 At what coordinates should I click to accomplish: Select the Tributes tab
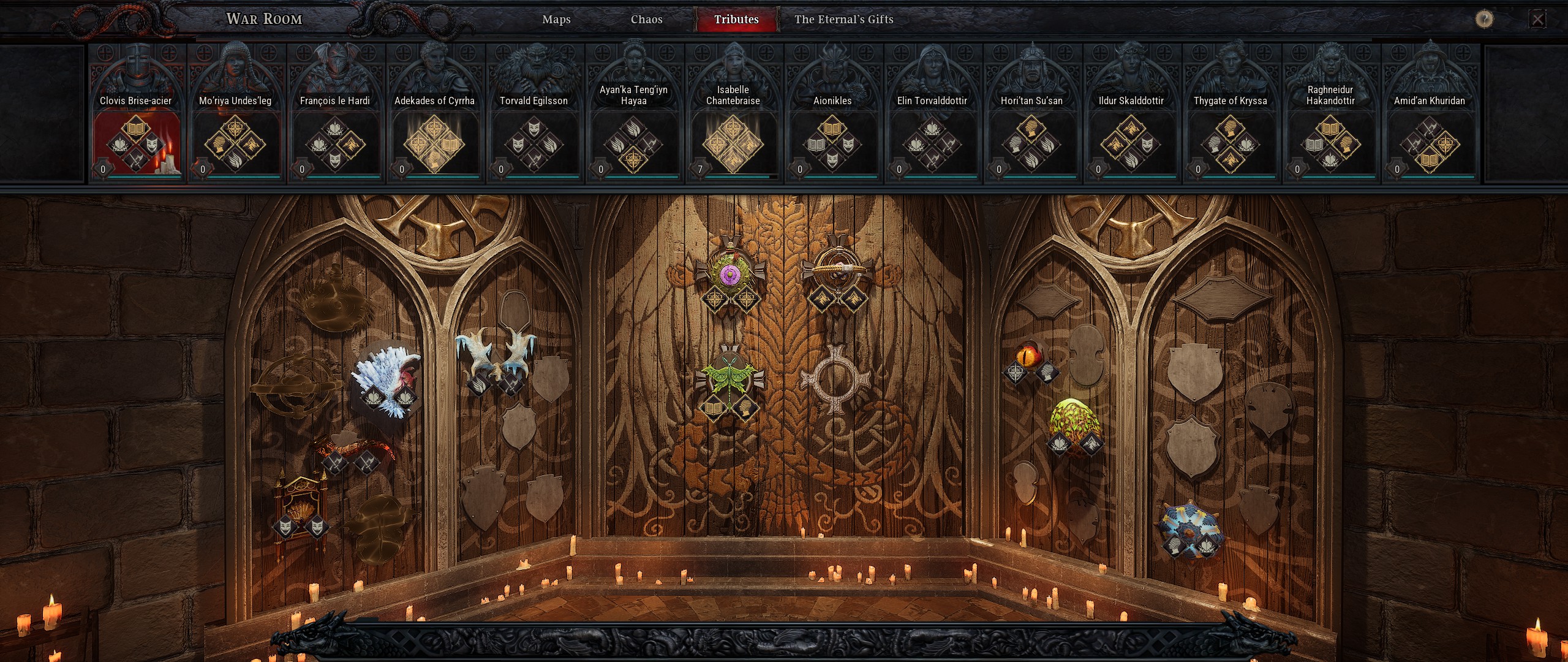click(736, 20)
